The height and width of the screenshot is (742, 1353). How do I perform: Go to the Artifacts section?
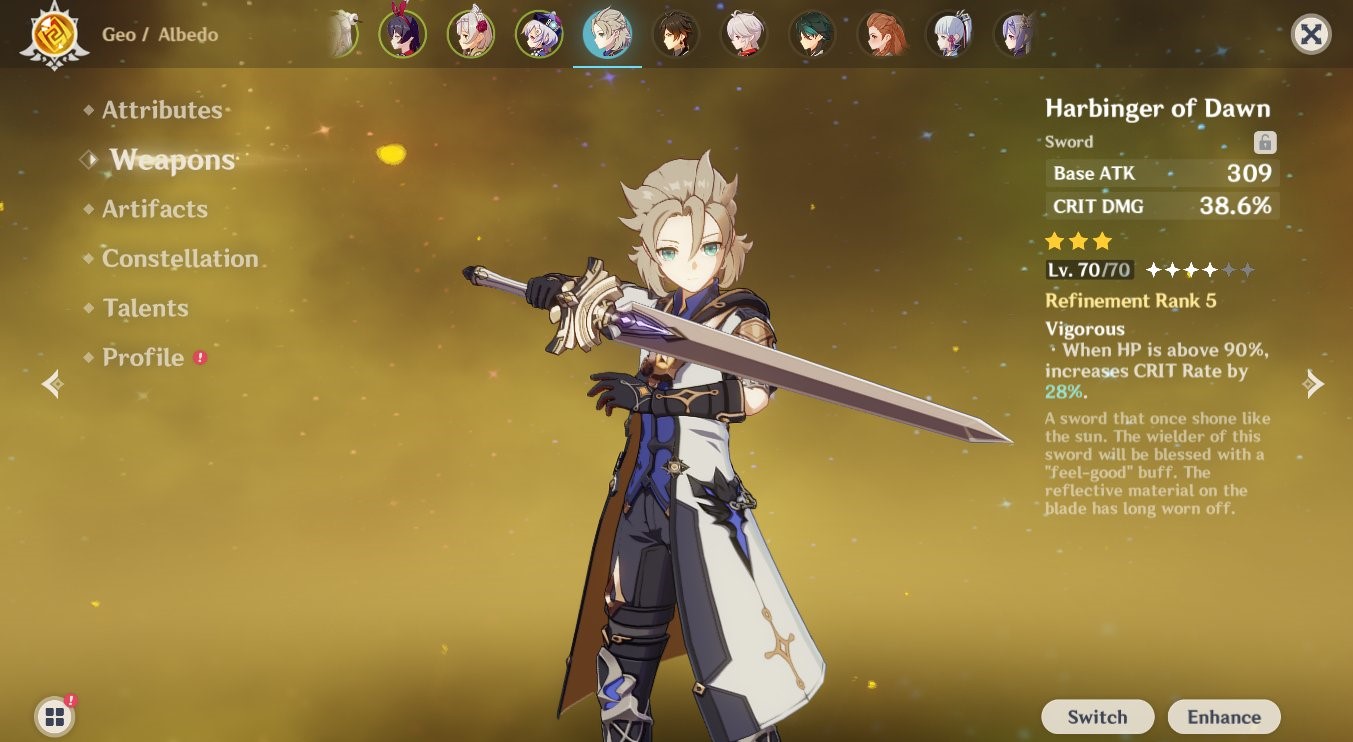click(154, 209)
